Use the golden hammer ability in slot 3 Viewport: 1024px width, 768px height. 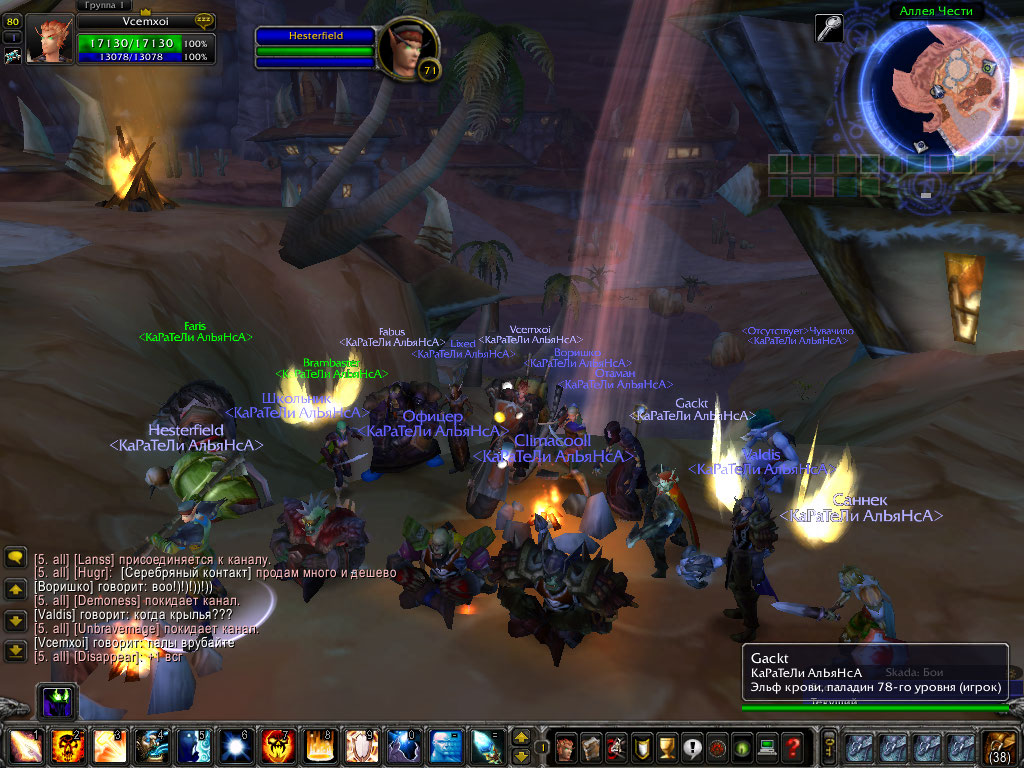[108, 747]
